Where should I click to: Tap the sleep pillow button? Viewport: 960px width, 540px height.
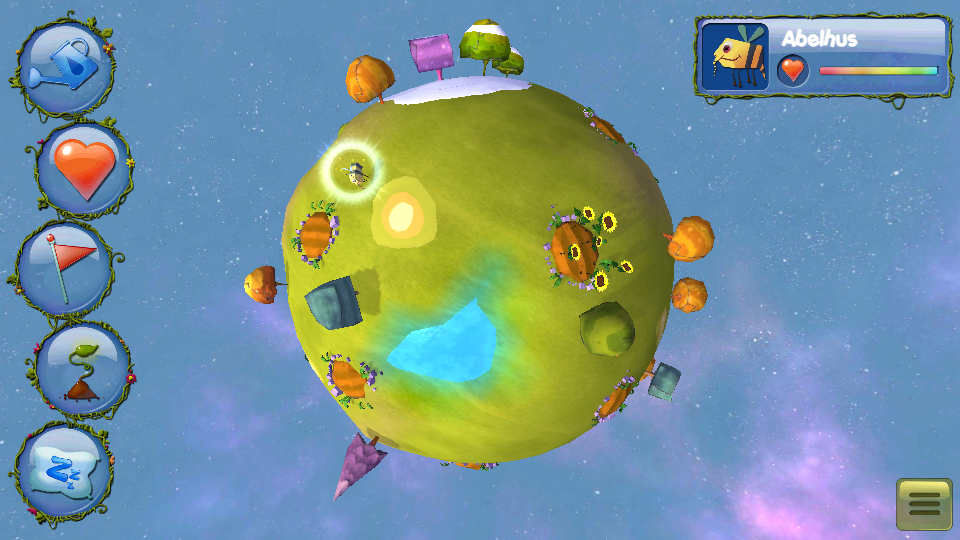66,469
